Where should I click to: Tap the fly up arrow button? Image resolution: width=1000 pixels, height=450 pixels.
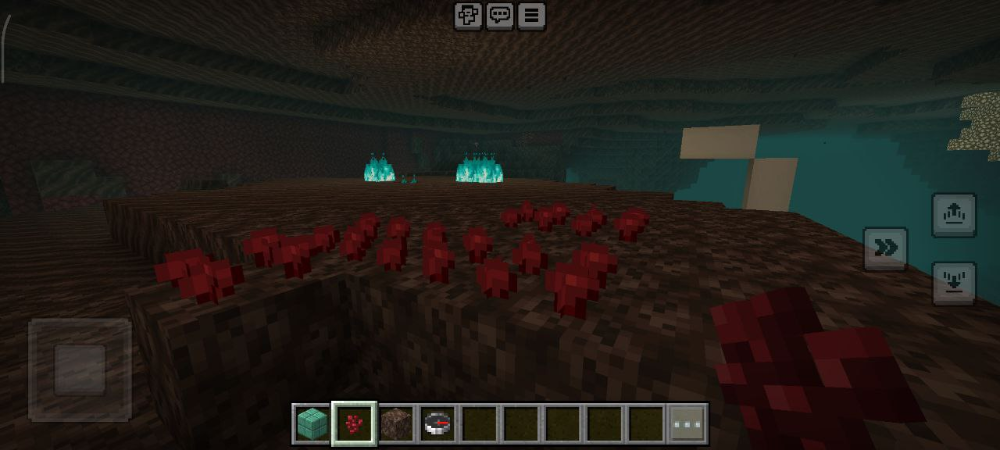[x=952, y=215]
